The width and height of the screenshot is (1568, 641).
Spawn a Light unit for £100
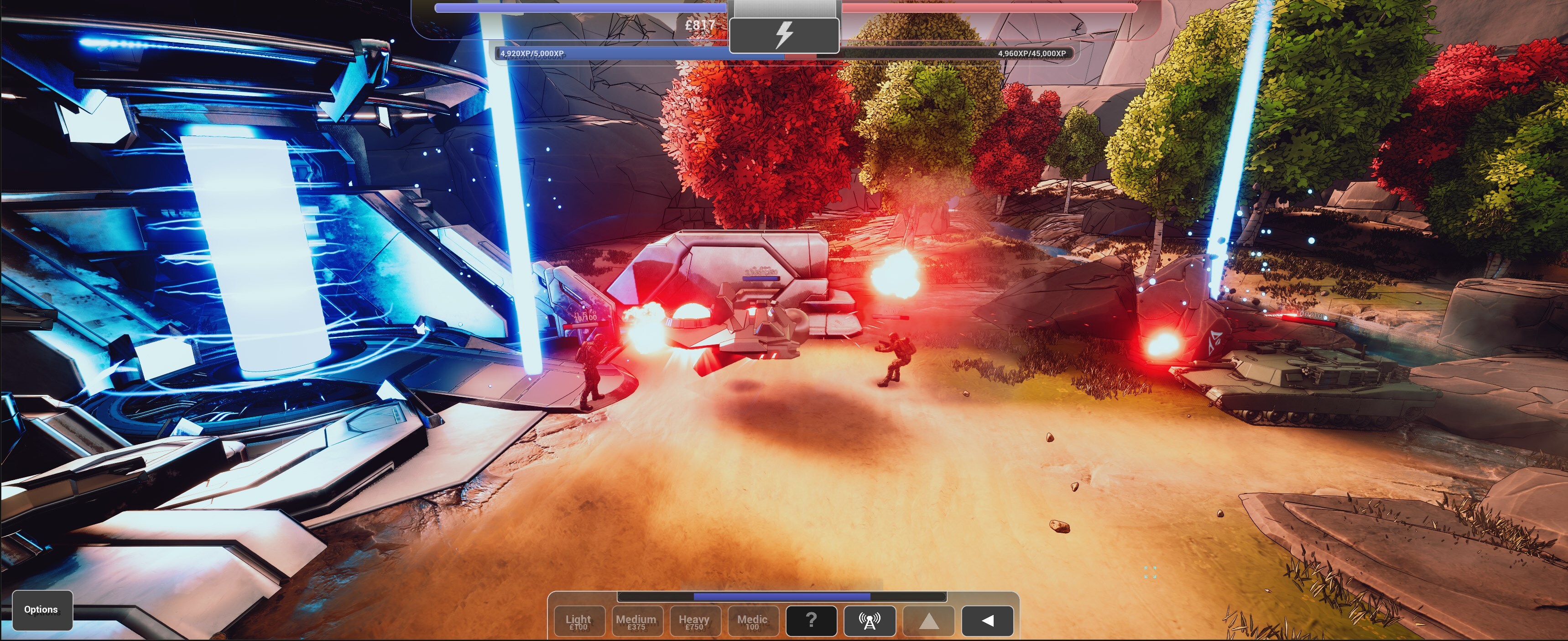tap(579, 621)
